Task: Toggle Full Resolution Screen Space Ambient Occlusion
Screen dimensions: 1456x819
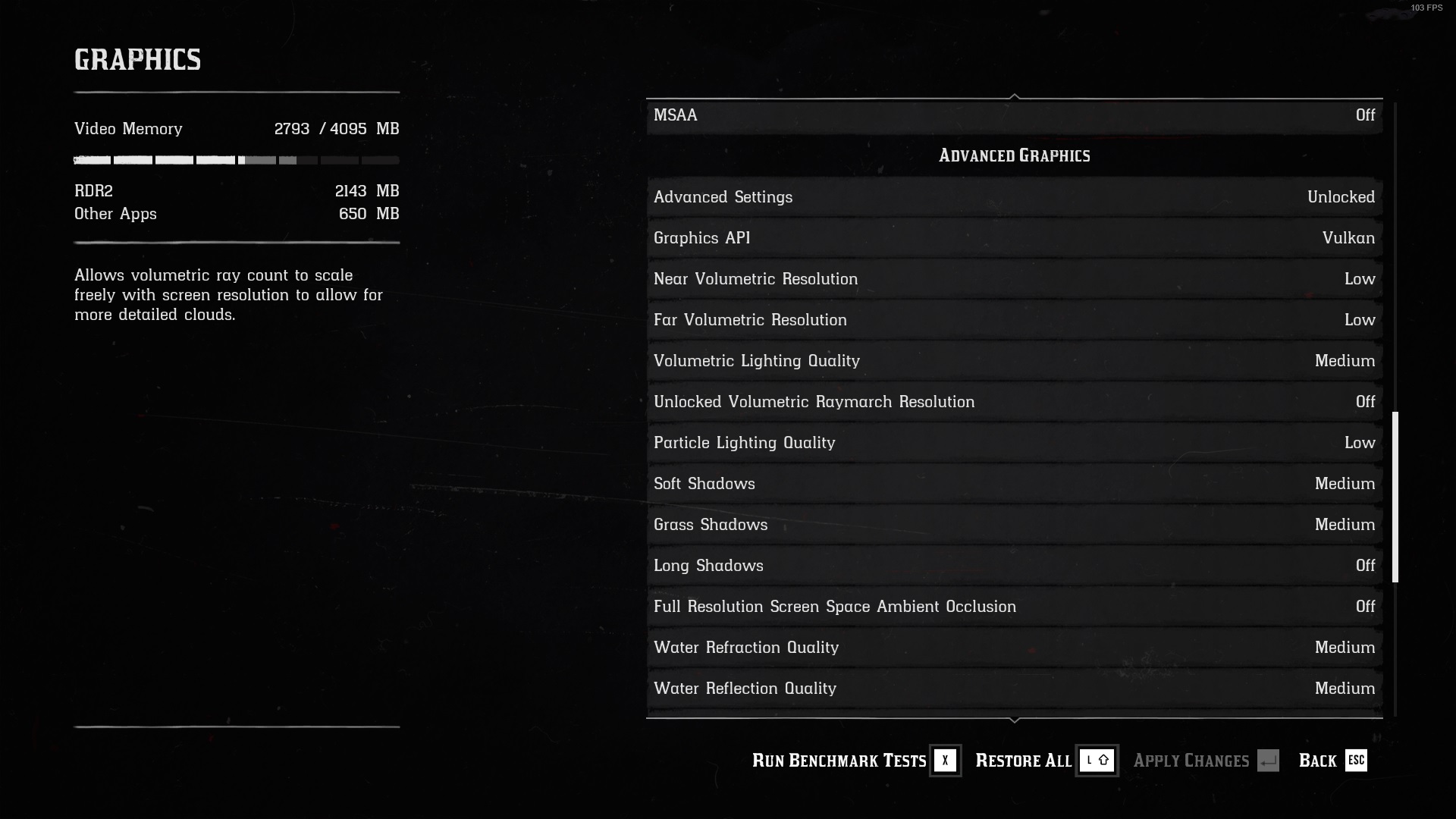Action: (1014, 607)
